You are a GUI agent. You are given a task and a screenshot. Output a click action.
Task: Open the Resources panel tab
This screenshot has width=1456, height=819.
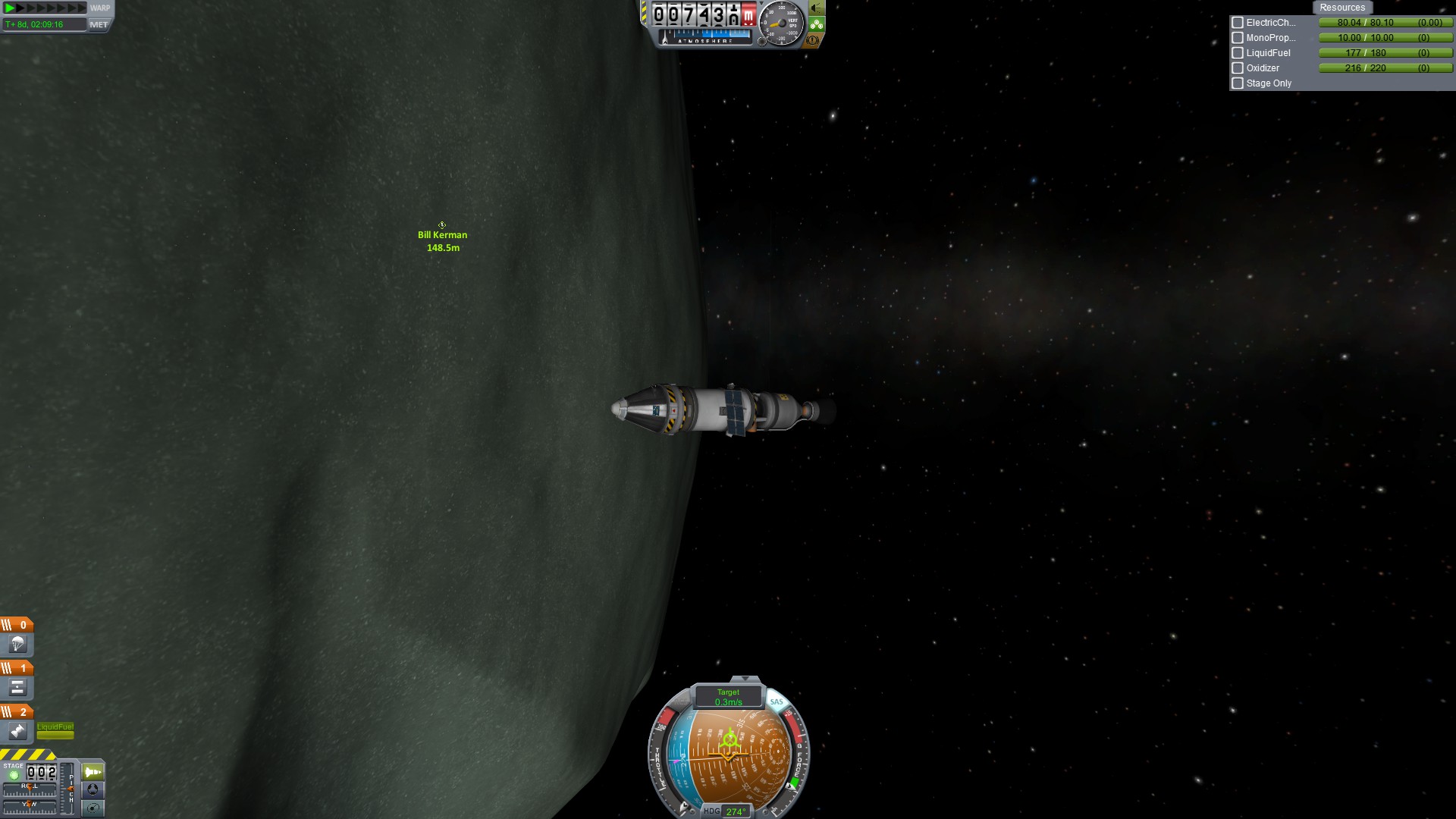(1341, 8)
